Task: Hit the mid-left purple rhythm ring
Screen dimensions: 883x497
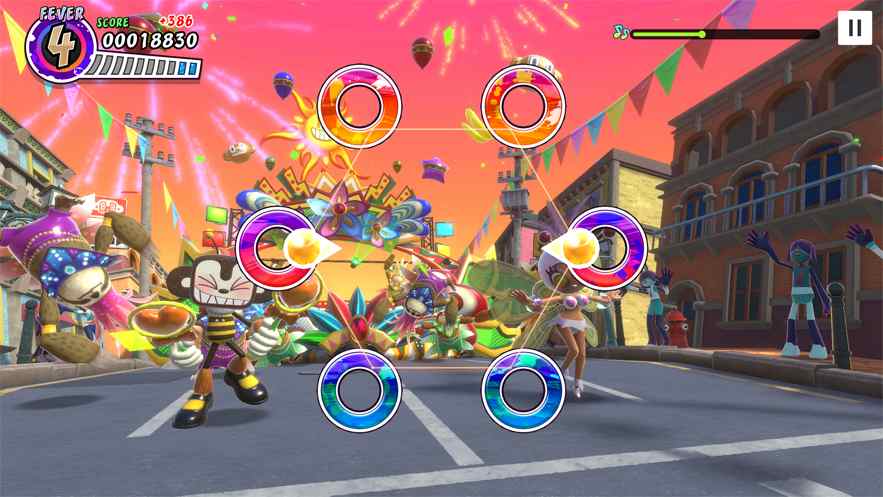Action: (277, 248)
